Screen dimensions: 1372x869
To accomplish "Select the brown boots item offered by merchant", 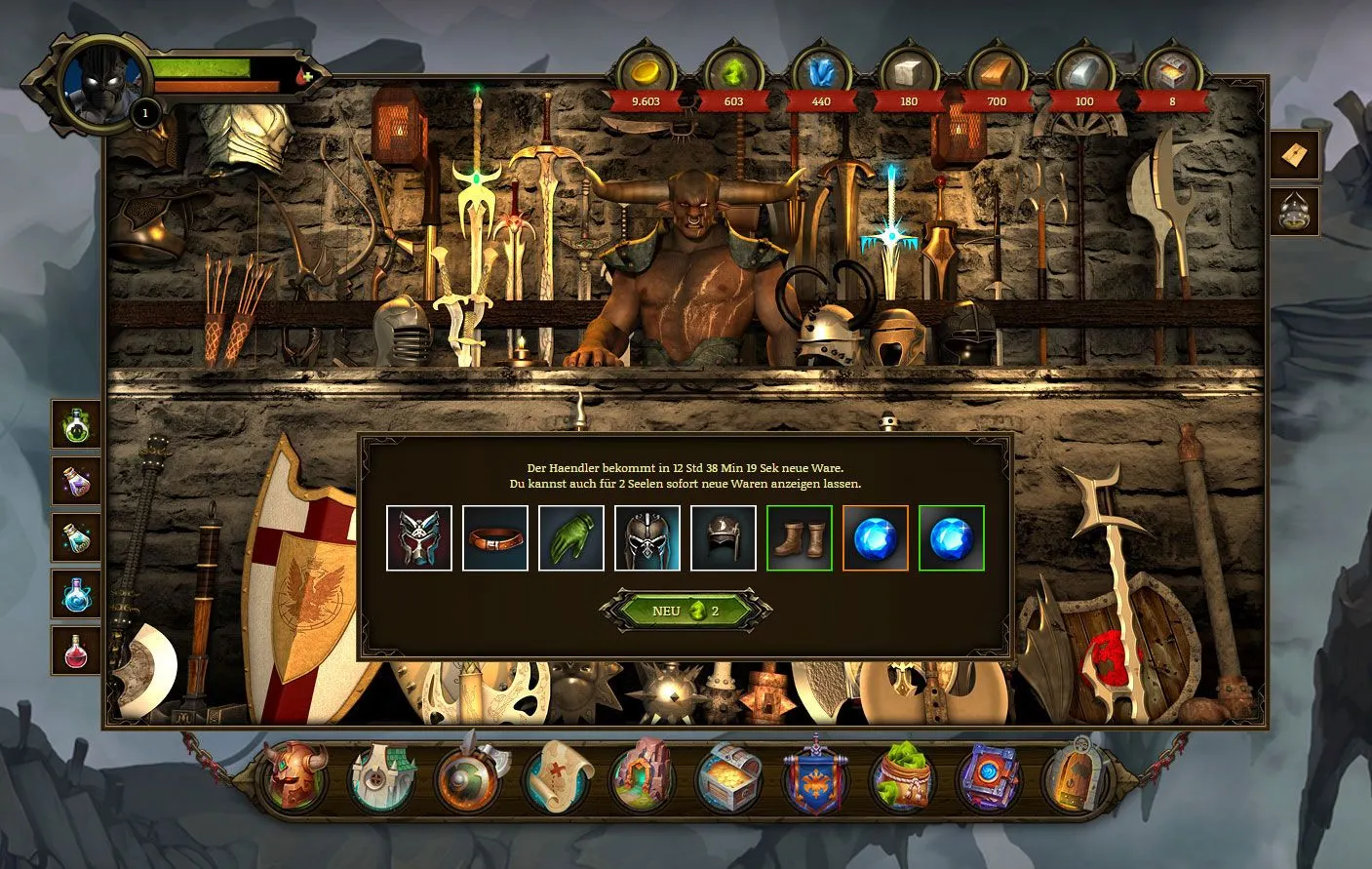I will pyautogui.click(x=800, y=537).
